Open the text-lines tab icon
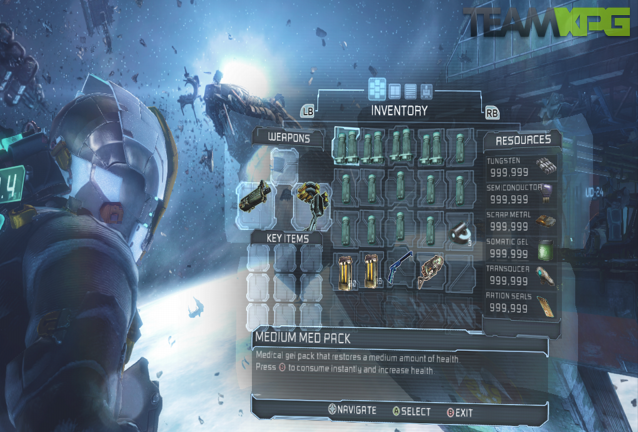638x432 pixels. (410, 91)
